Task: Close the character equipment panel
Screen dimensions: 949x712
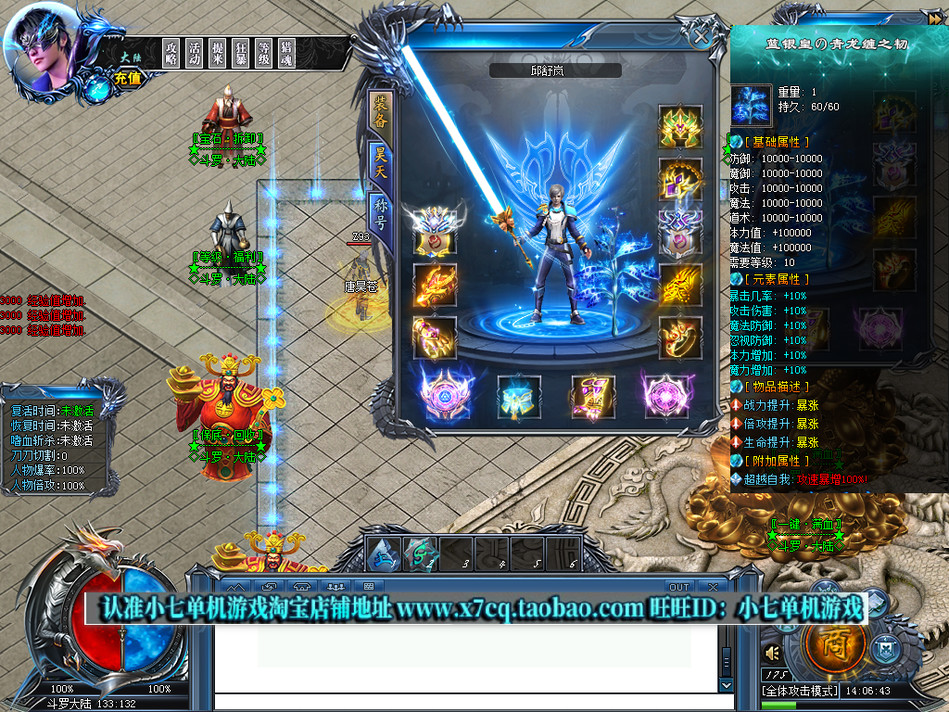Action: (702, 37)
